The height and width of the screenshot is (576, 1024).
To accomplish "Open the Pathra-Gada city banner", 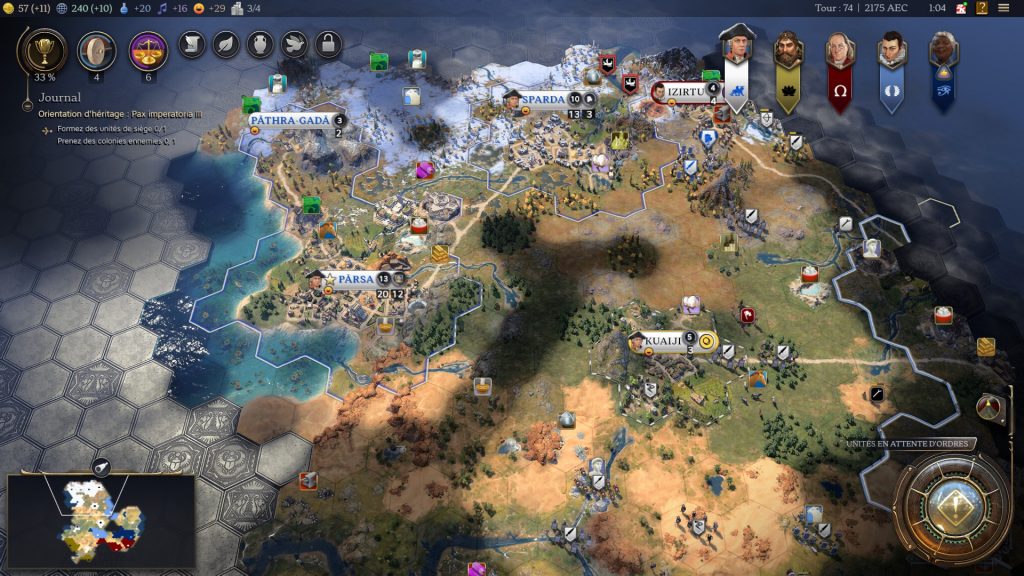I will pyautogui.click(x=289, y=120).
